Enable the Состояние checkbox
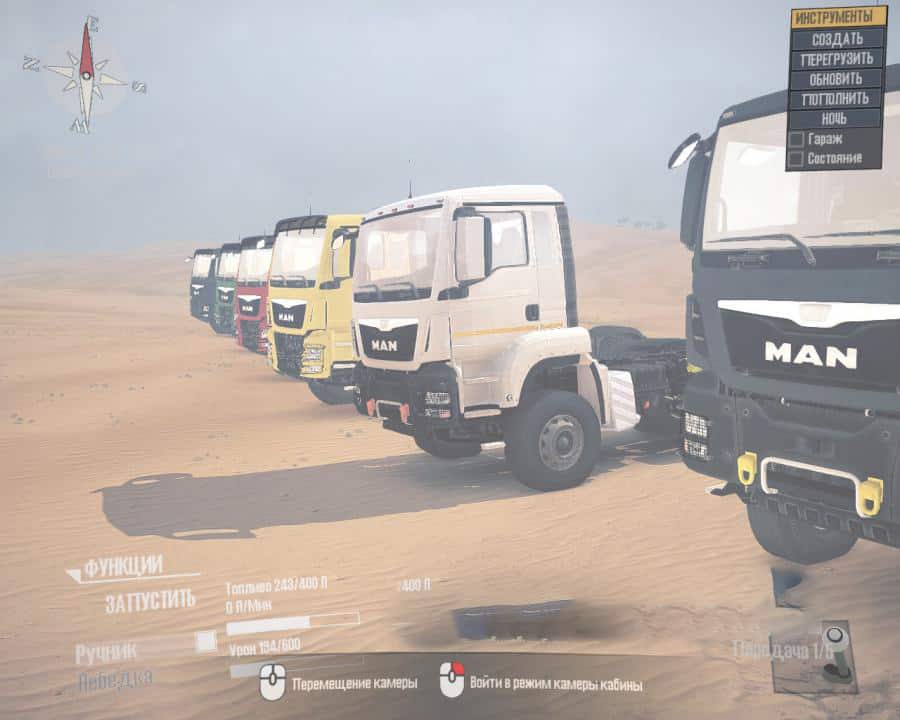Viewport: 900px width, 720px height. point(796,158)
